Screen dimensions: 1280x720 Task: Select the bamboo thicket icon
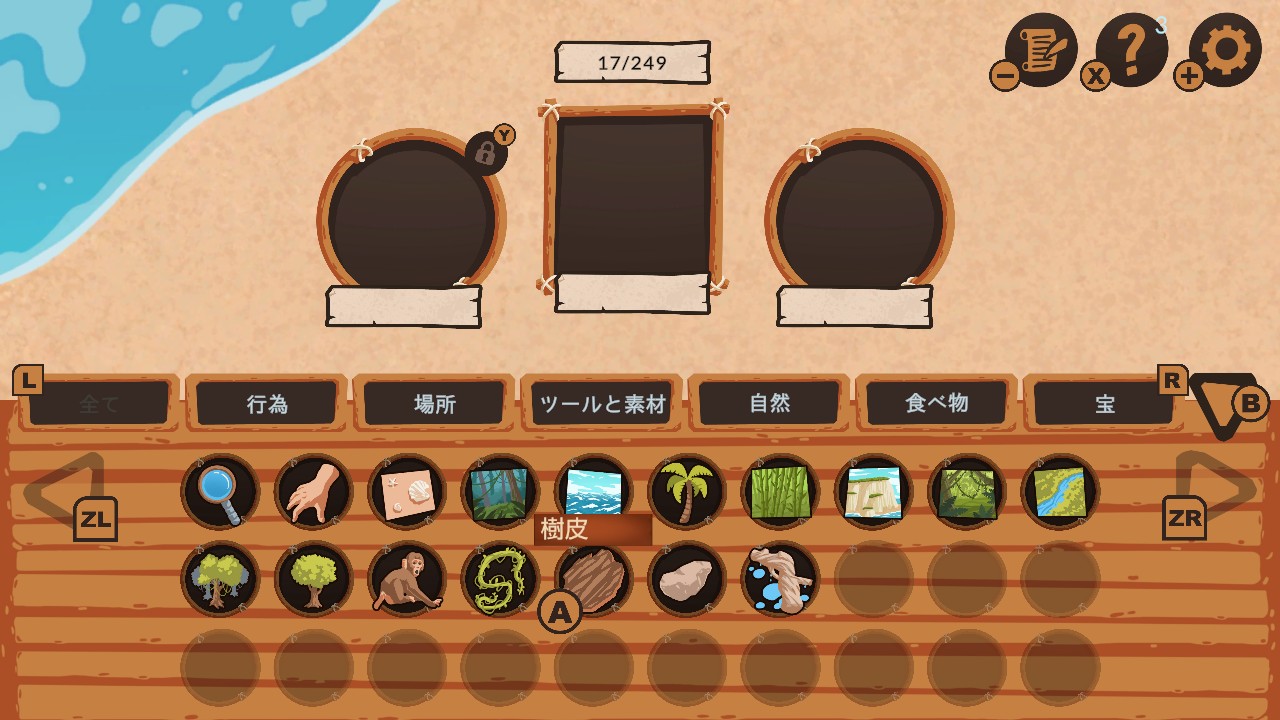pyautogui.click(x=780, y=490)
